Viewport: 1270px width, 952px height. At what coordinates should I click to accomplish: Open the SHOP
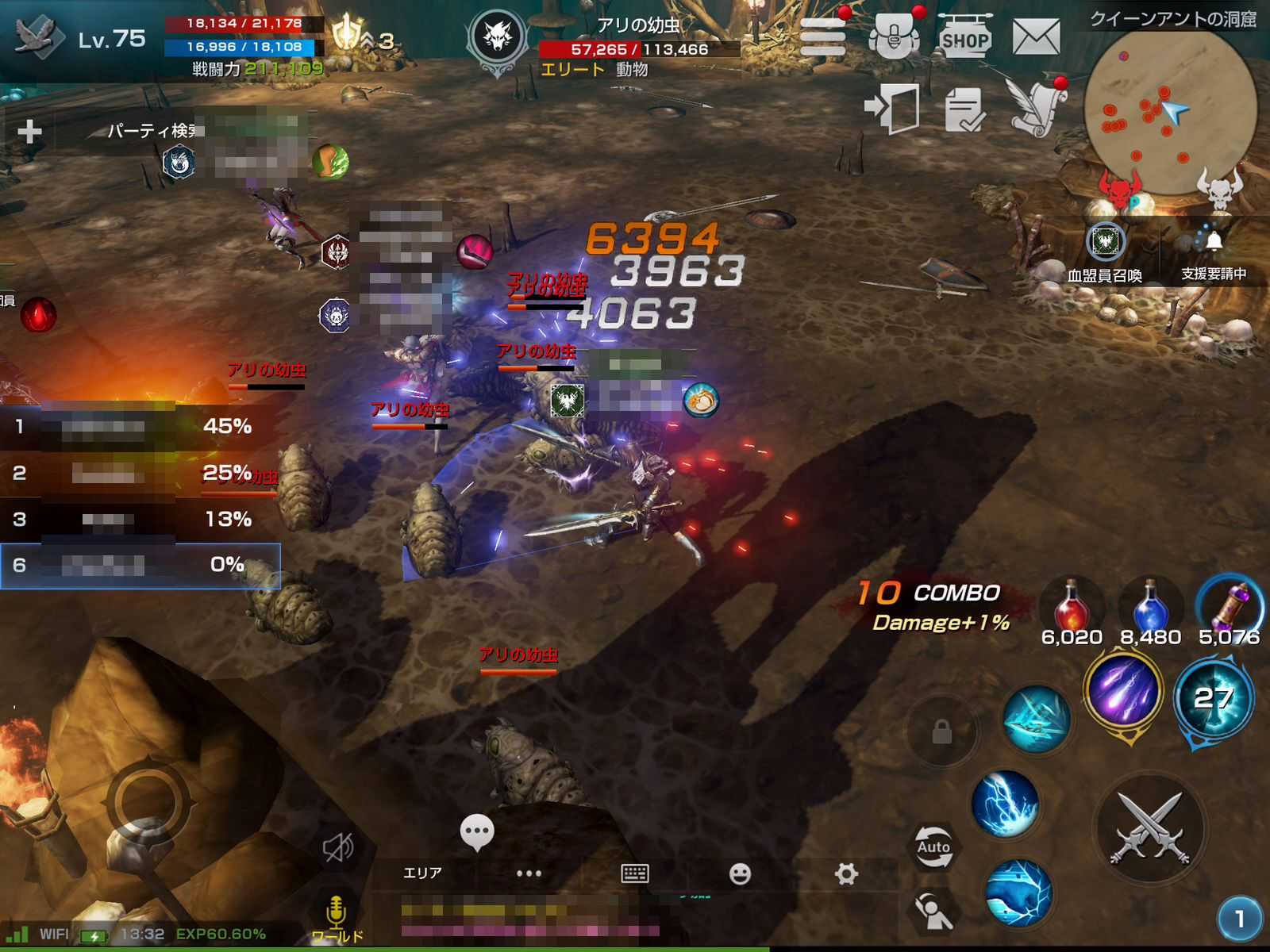tap(964, 37)
